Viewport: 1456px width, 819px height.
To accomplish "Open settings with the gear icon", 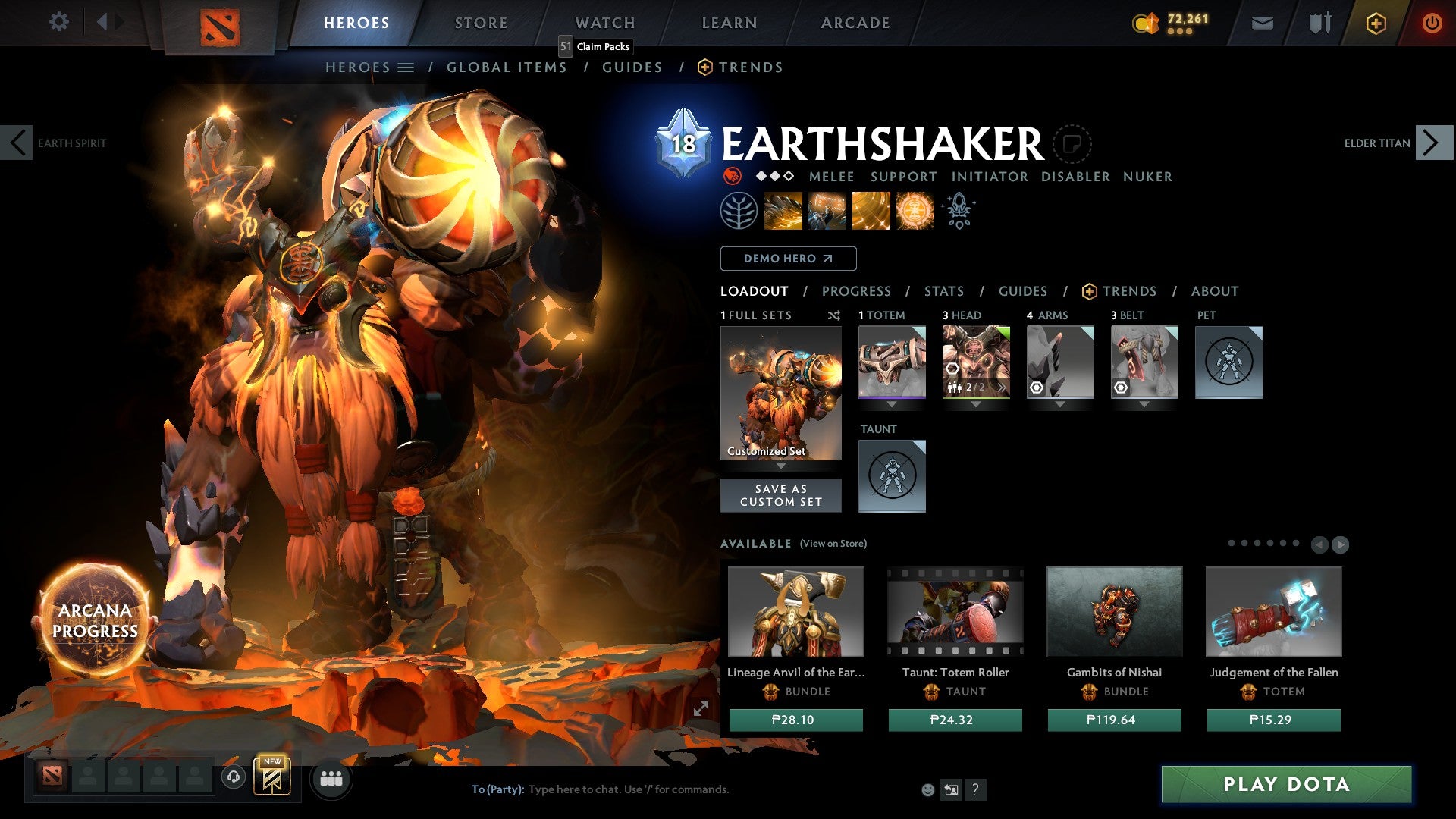I will coord(58,21).
